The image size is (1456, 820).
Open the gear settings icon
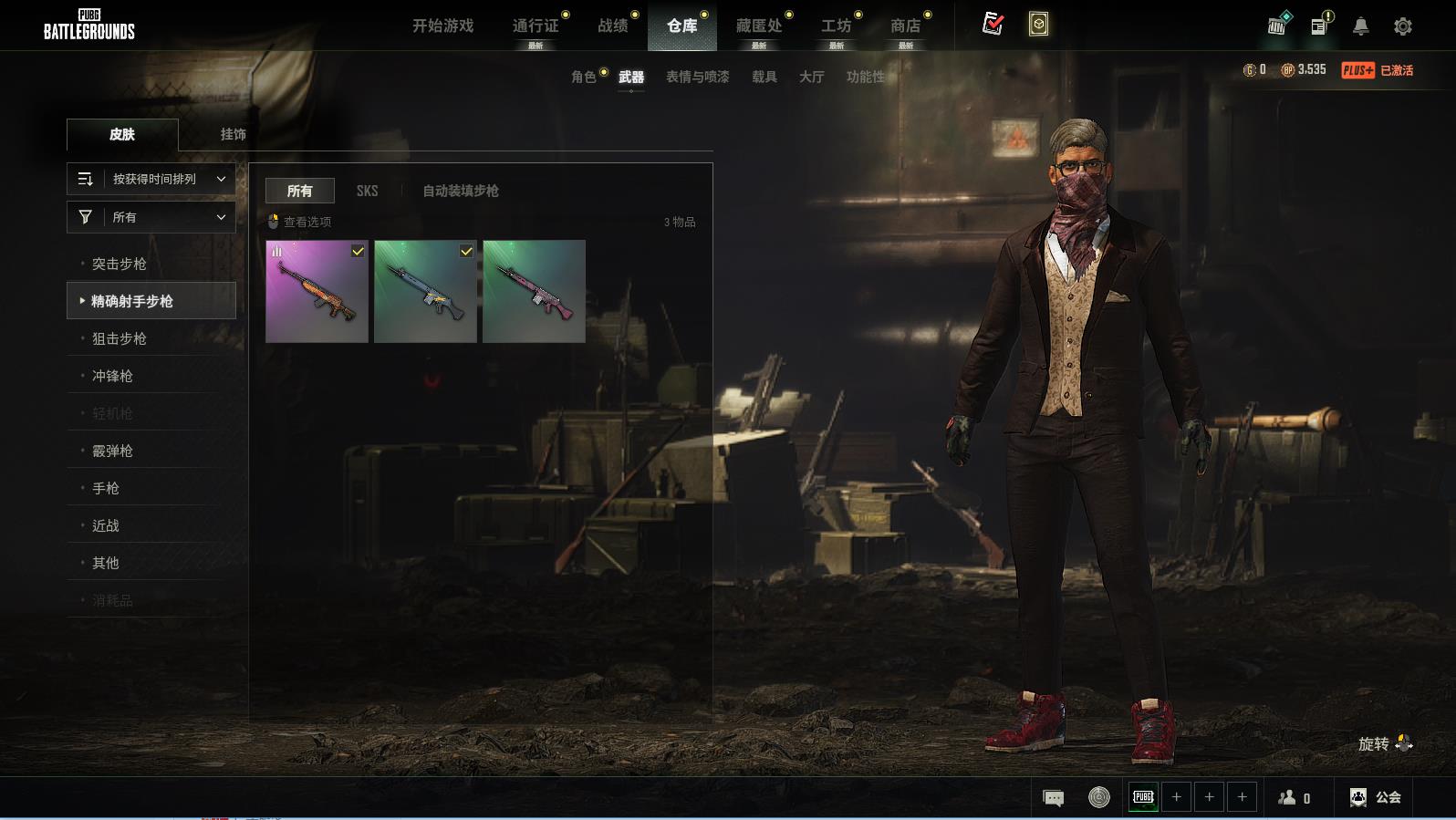point(1403,26)
